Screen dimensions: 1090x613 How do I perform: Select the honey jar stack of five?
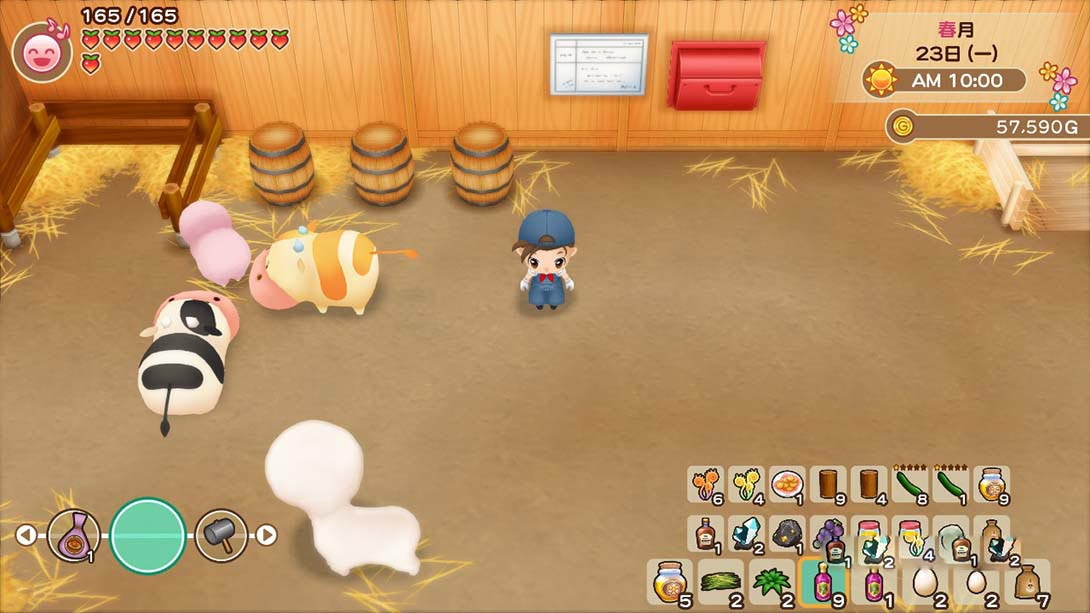668,580
